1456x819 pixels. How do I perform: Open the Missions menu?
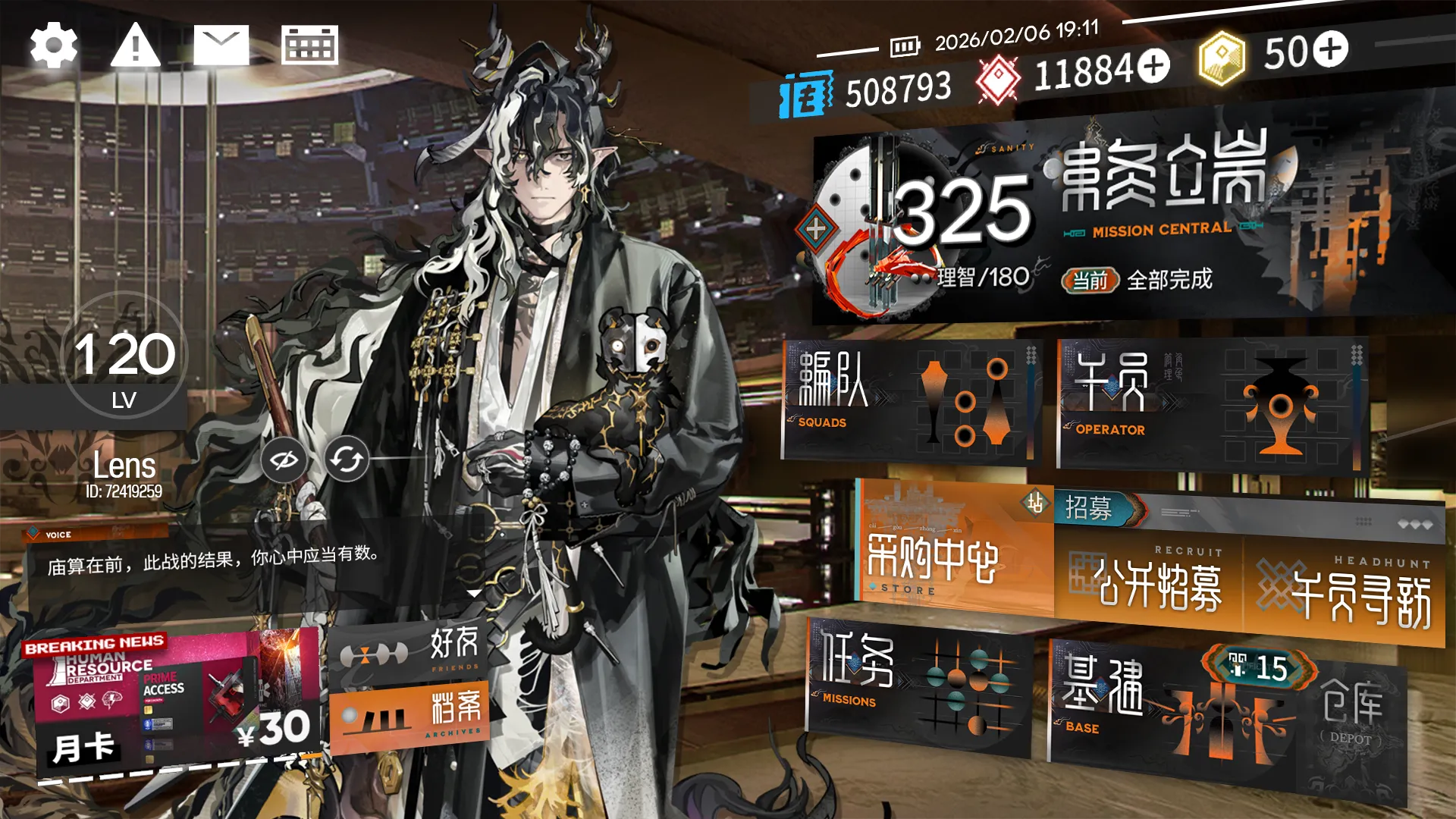click(x=919, y=686)
